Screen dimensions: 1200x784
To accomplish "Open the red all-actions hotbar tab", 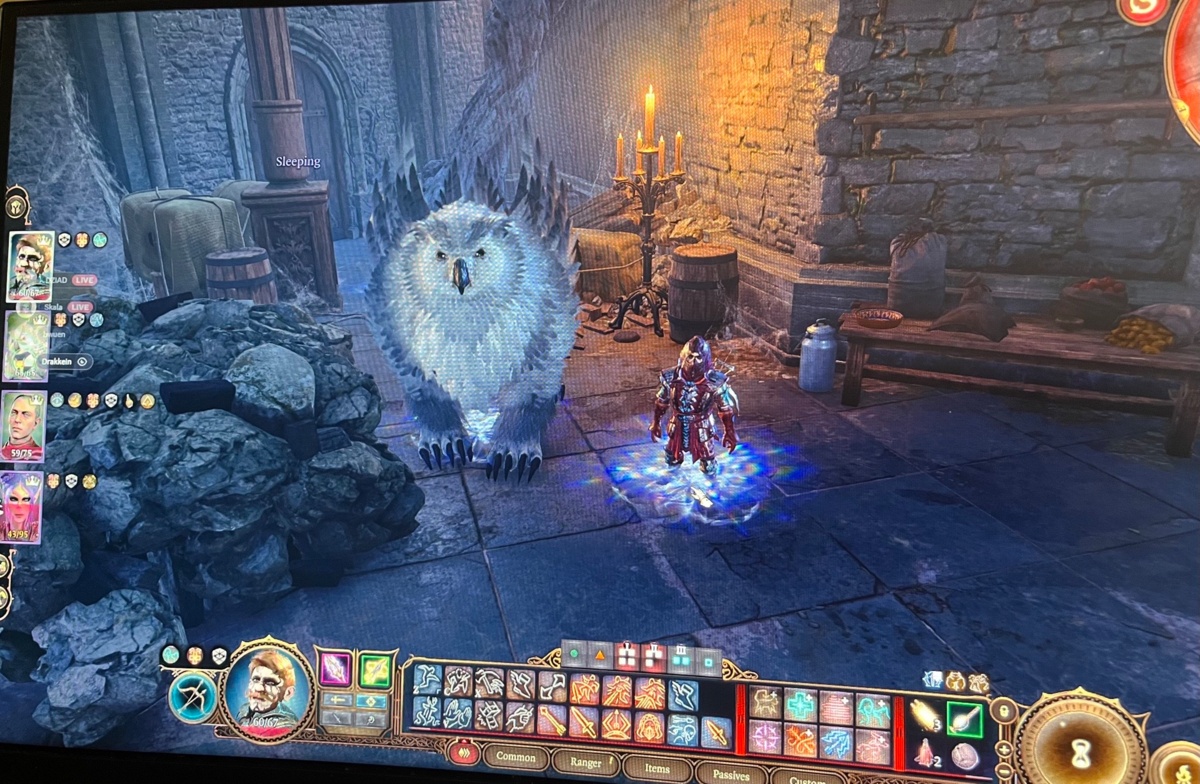I will pyautogui.click(x=465, y=752).
